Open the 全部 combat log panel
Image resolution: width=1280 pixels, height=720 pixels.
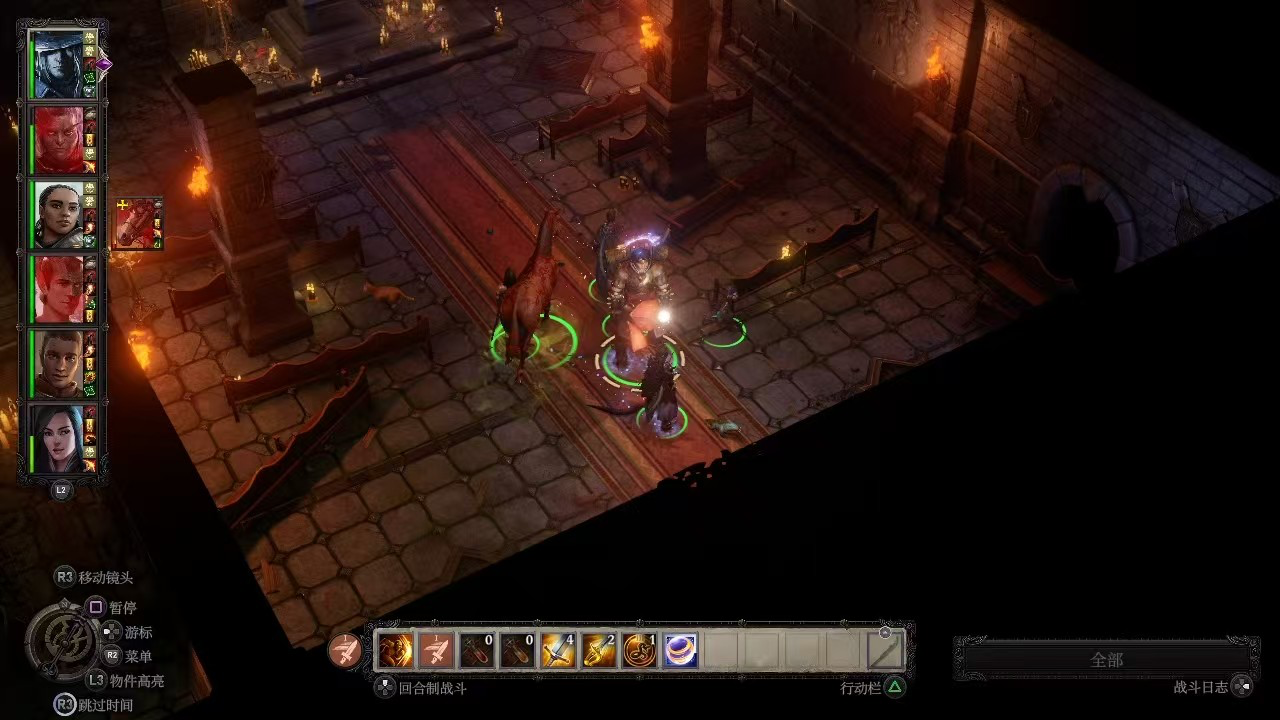coord(1106,660)
